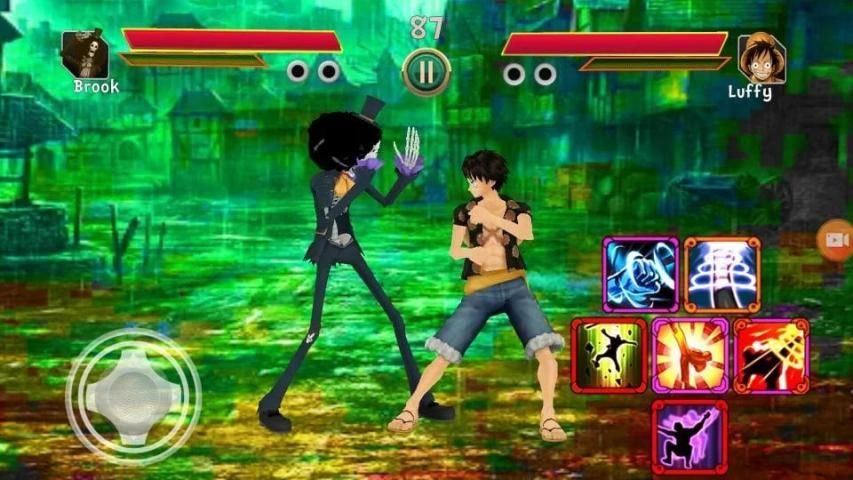This screenshot has width=853, height=480.
Task: Activate the purple crouching figure skill
Action: 690,436
